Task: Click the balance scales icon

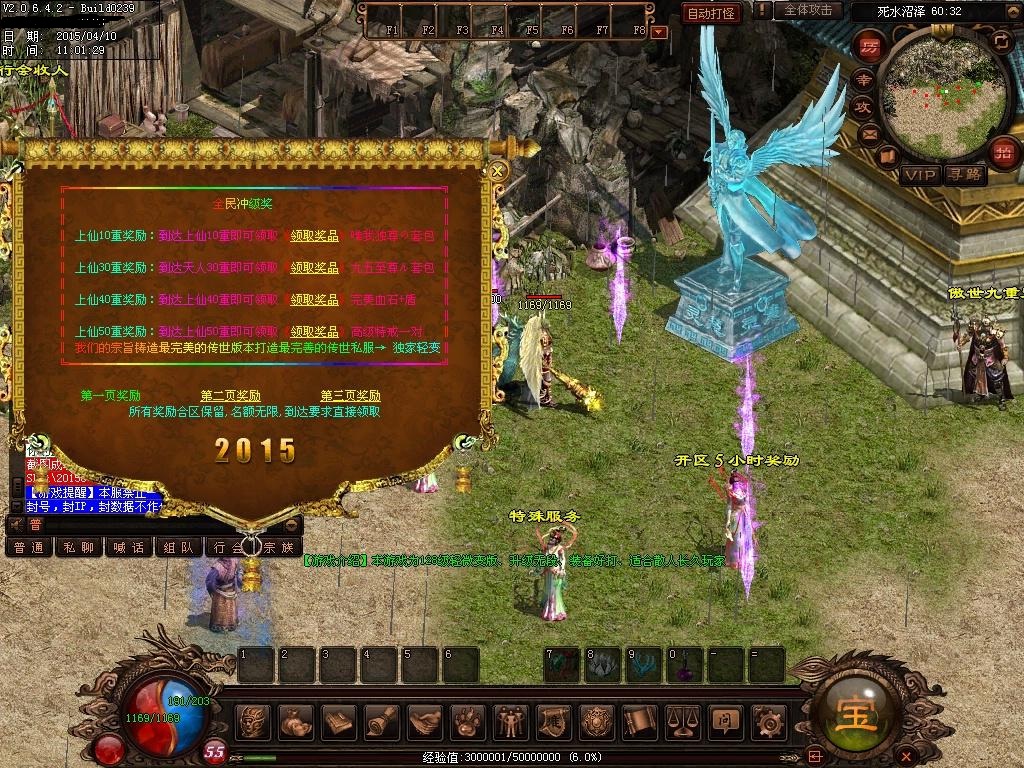Action: [x=682, y=720]
